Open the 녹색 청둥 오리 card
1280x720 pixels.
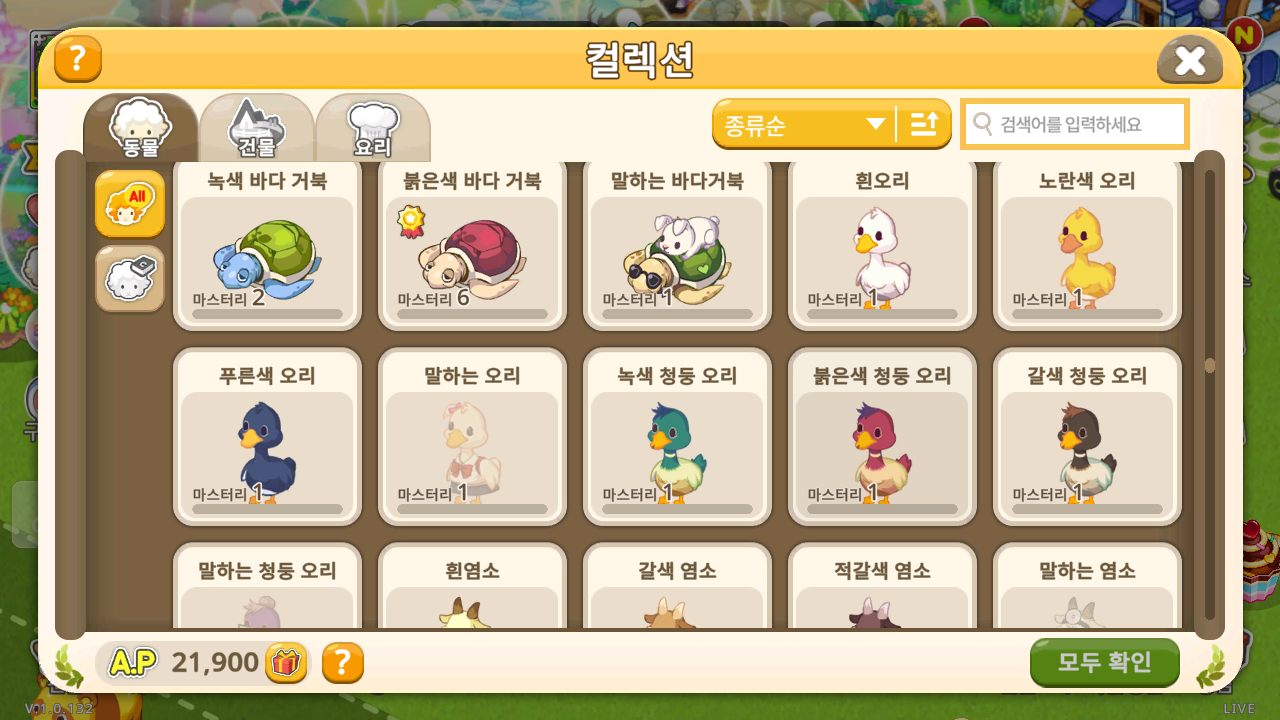[x=677, y=437]
